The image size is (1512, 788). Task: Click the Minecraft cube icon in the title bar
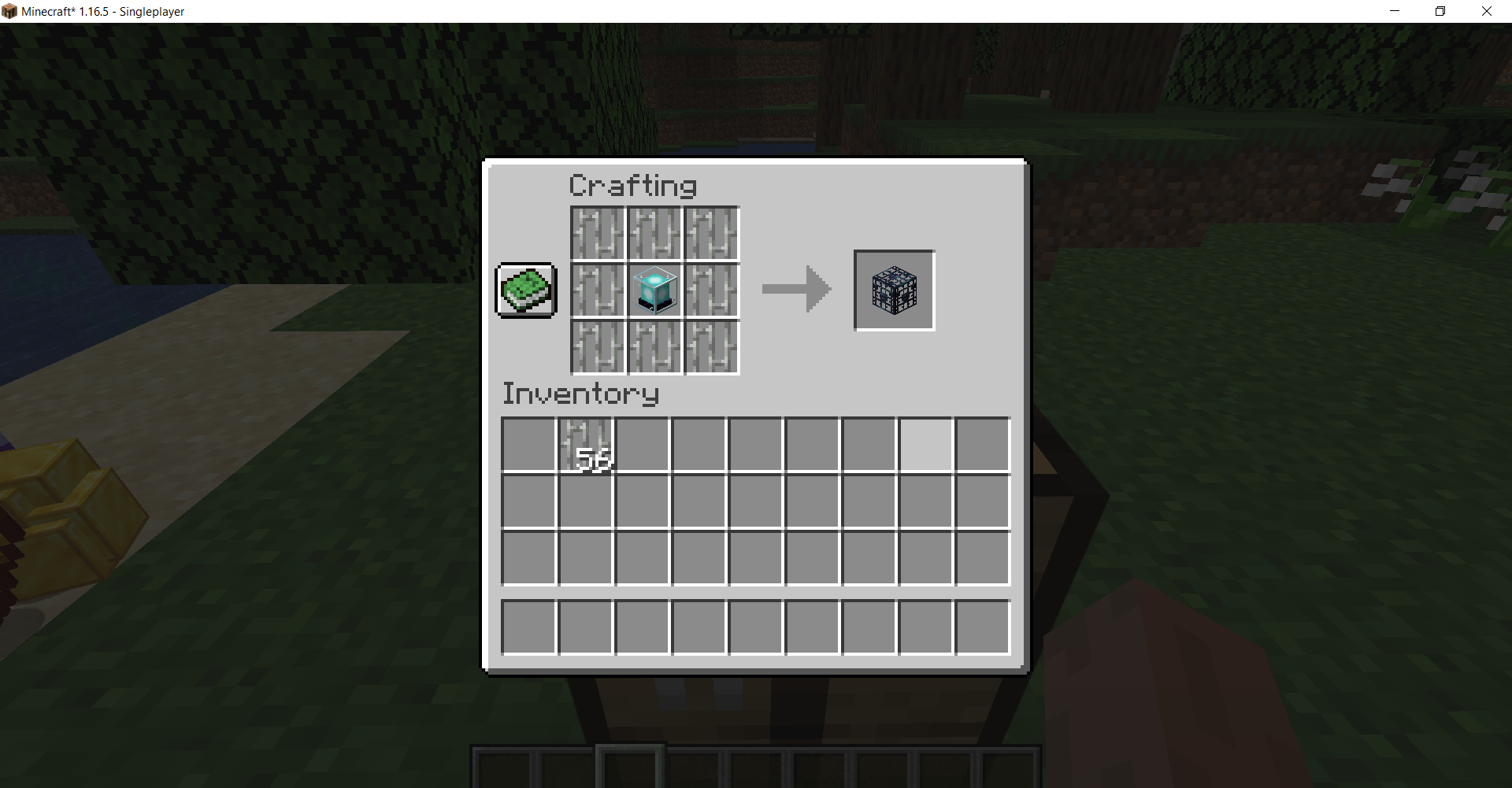[x=10, y=11]
